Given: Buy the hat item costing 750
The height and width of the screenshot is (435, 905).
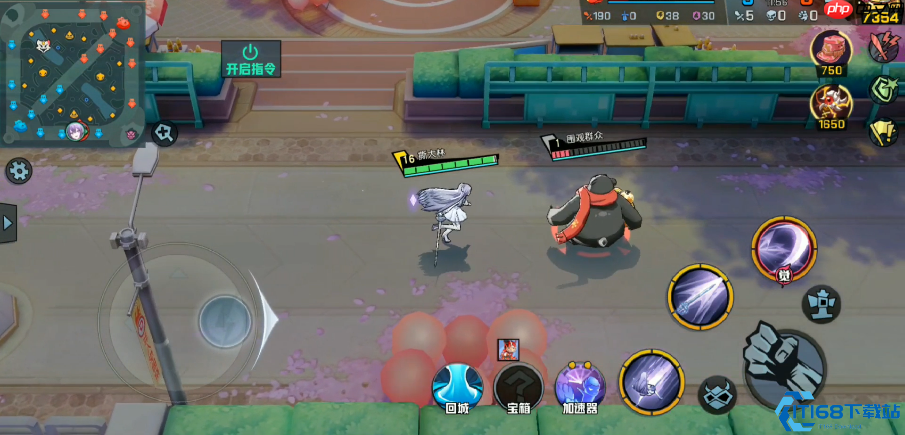Looking at the screenshot, I should 831,50.
